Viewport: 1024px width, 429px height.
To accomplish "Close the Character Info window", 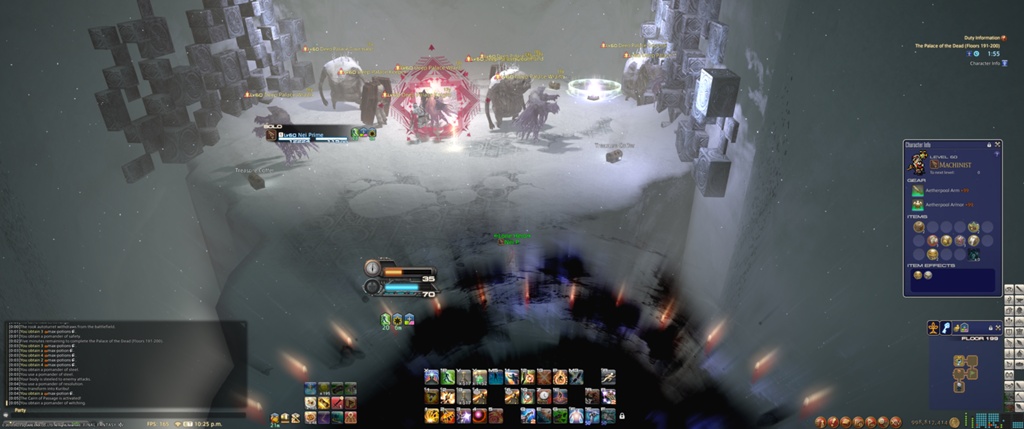I will tap(998, 145).
